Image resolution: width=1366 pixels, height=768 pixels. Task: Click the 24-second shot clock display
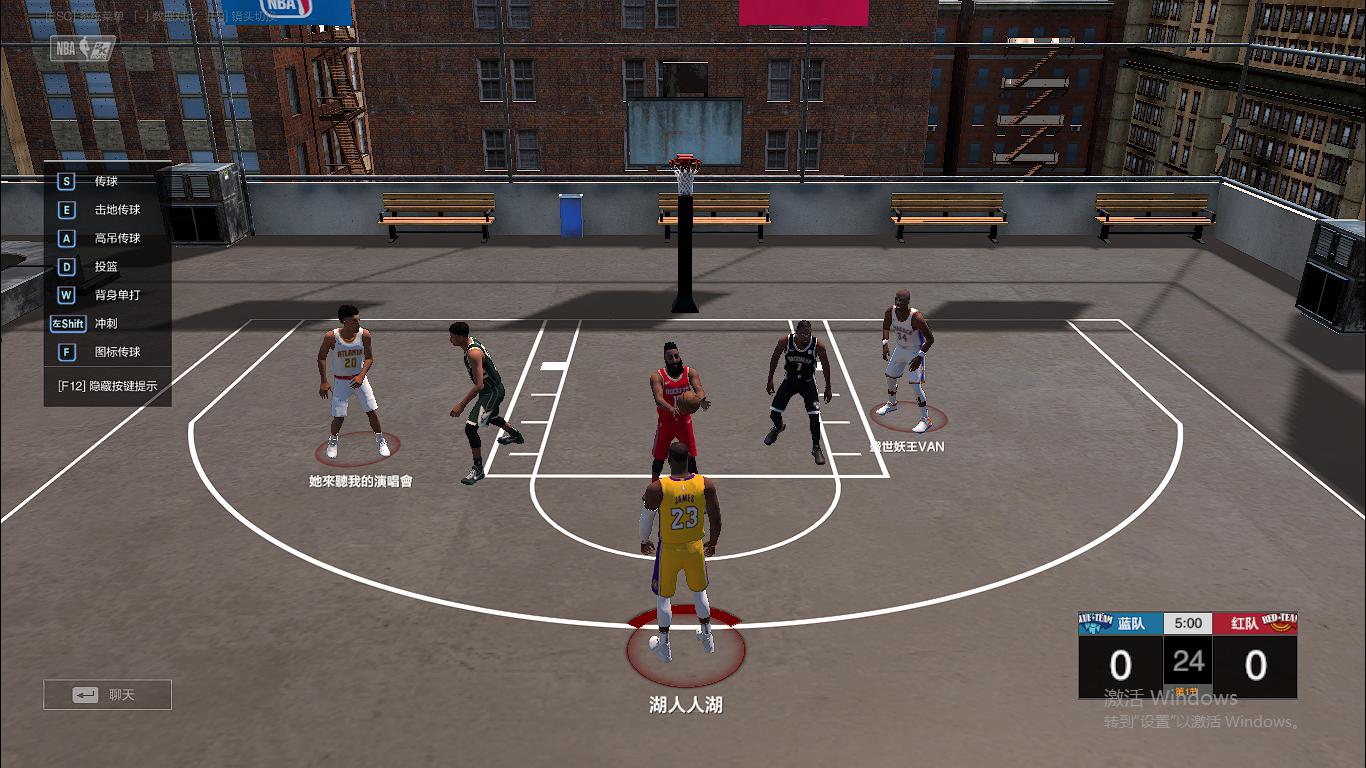(1187, 665)
